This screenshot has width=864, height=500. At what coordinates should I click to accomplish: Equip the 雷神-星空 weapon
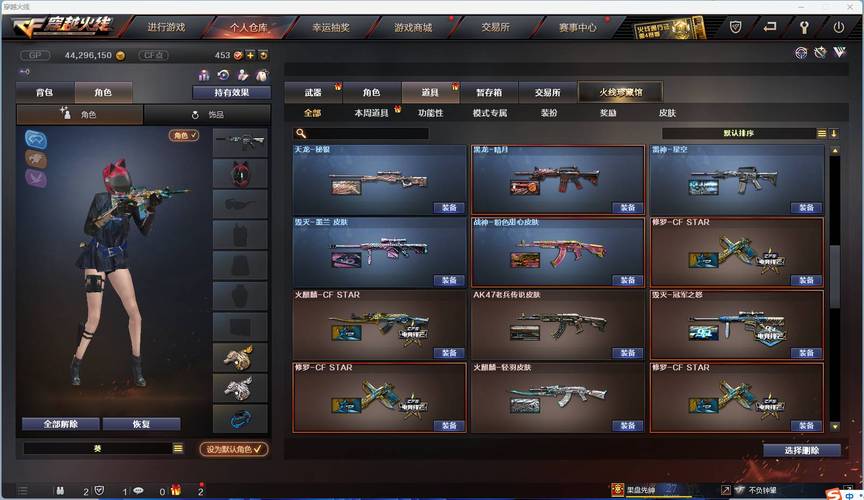point(805,208)
